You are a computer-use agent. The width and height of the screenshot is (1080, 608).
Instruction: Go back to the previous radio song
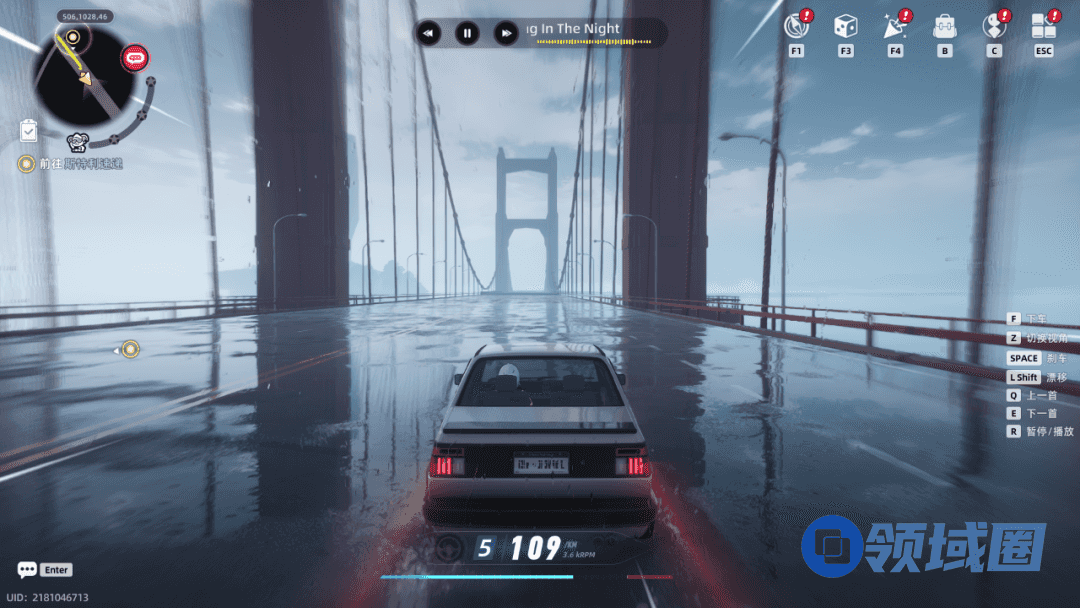coord(428,33)
